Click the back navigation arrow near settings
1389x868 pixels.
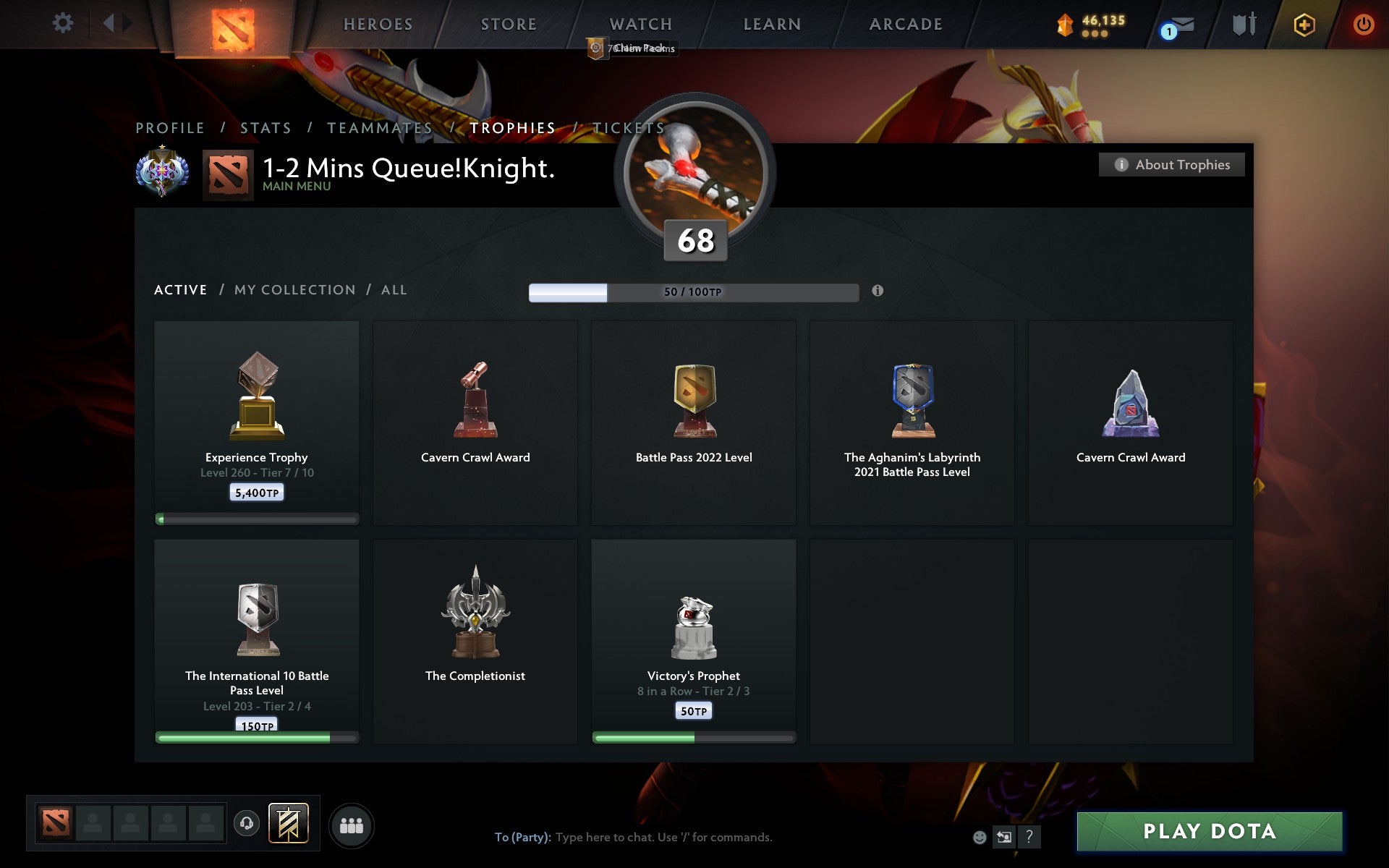[x=109, y=22]
